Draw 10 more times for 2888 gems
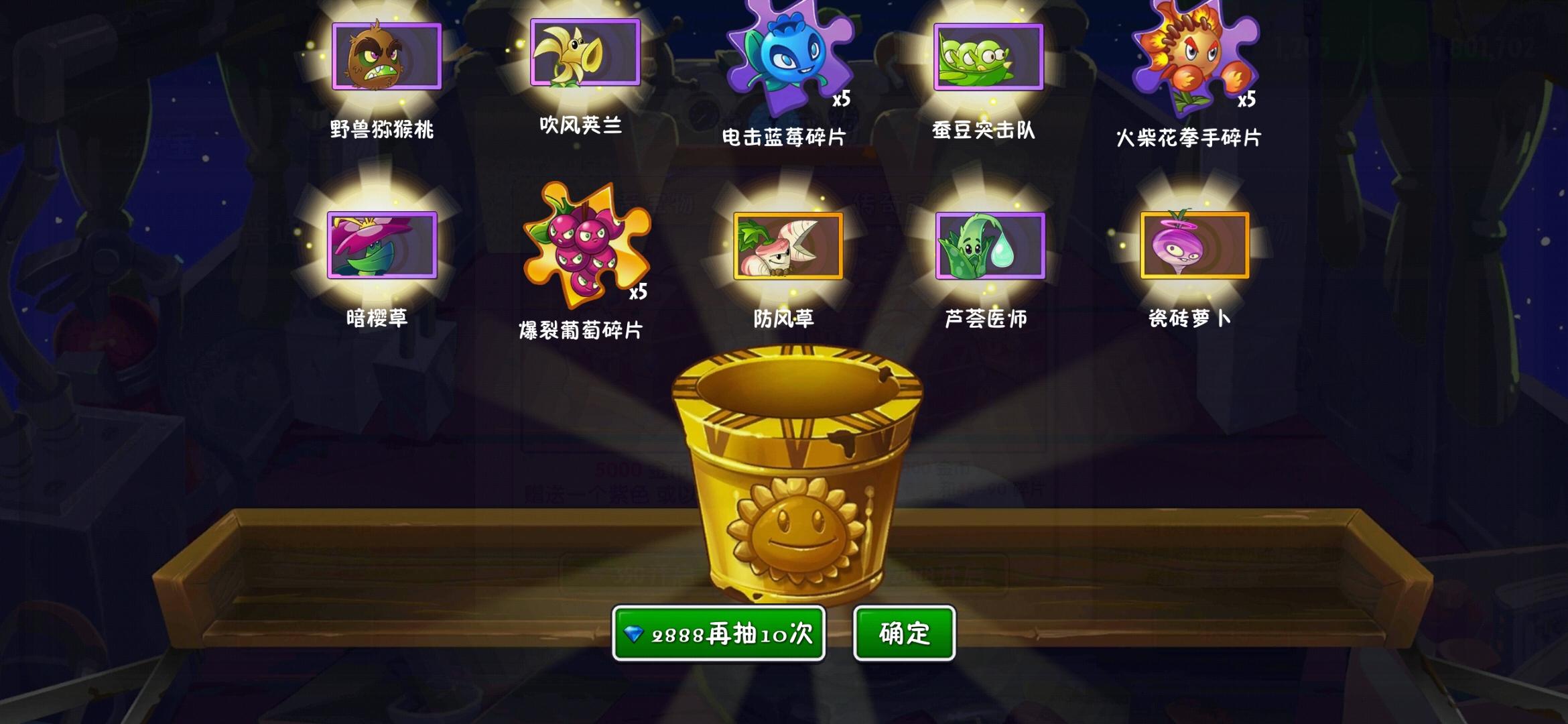 point(718,633)
